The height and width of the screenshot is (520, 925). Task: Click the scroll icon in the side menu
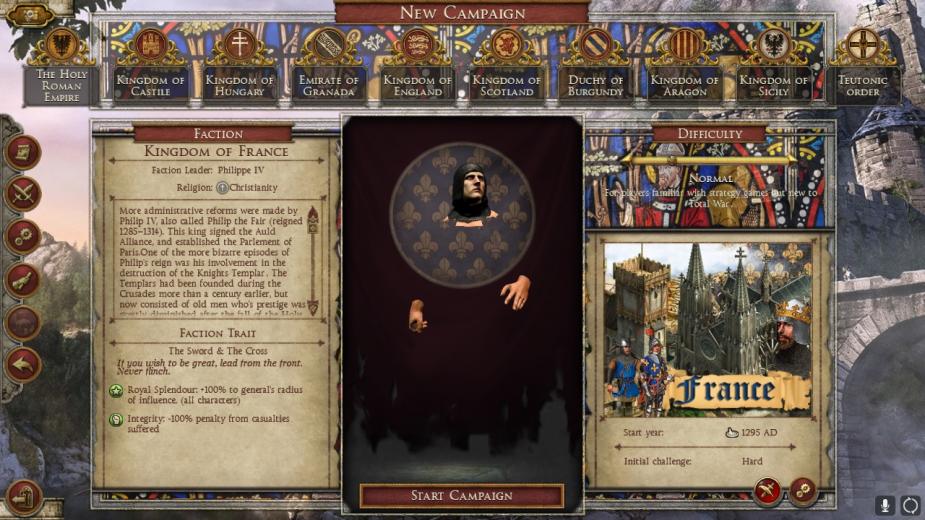point(22,152)
